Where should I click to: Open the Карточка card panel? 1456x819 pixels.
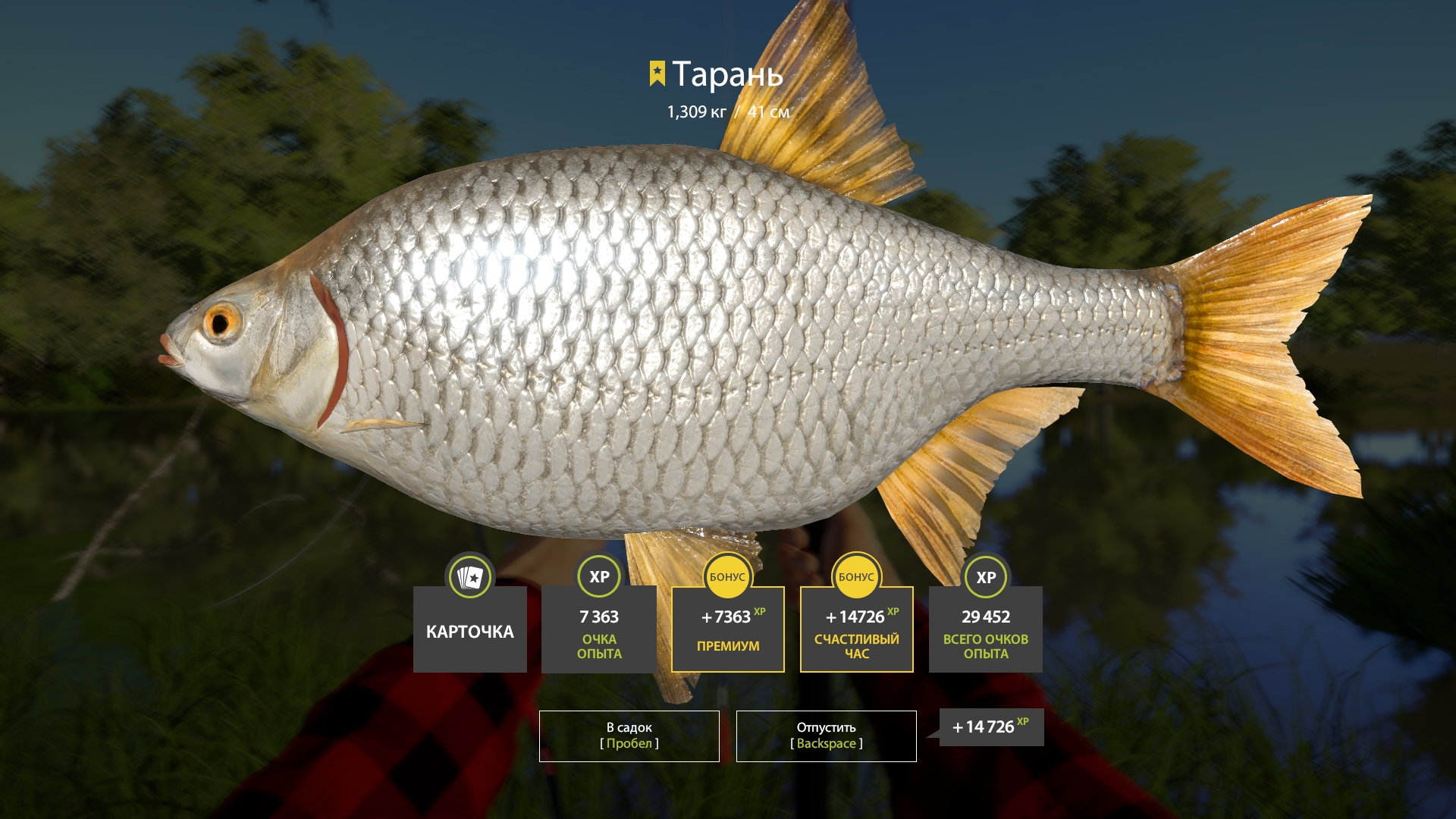pyautogui.click(x=469, y=629)
